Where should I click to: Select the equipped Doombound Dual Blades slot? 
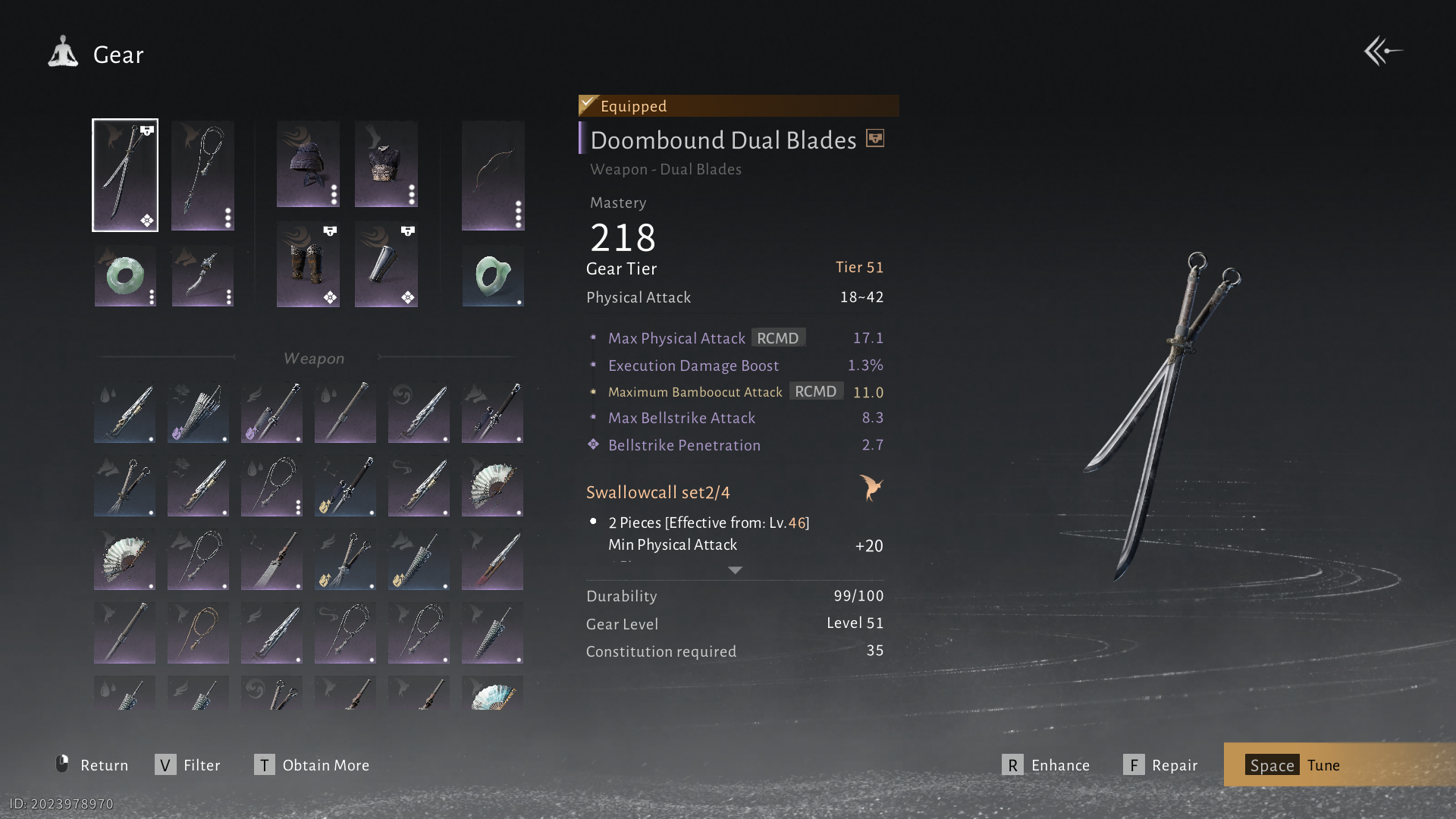[x=125, y=175]
